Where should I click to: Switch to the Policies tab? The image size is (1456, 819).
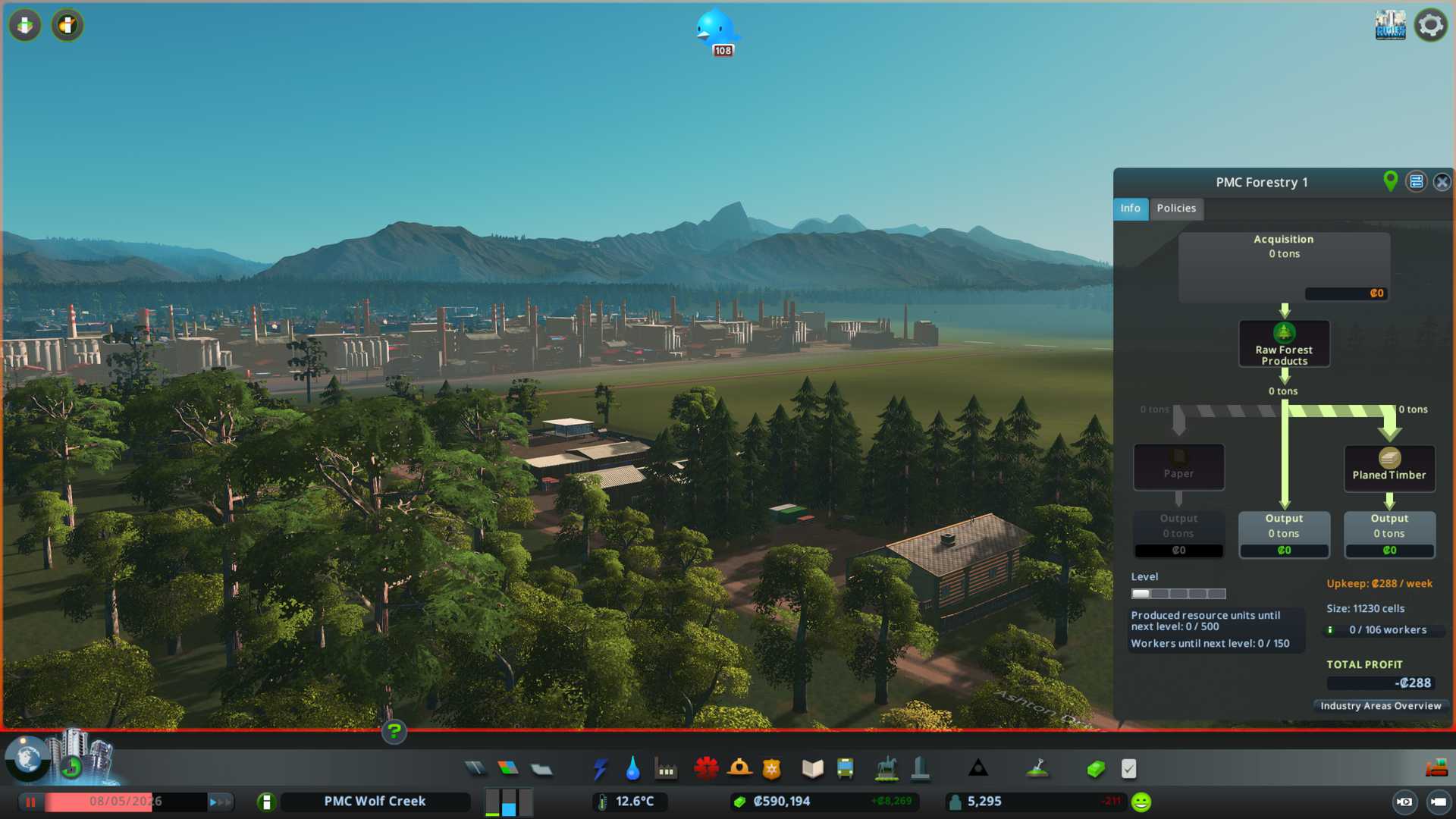[x=1176, y=209]
